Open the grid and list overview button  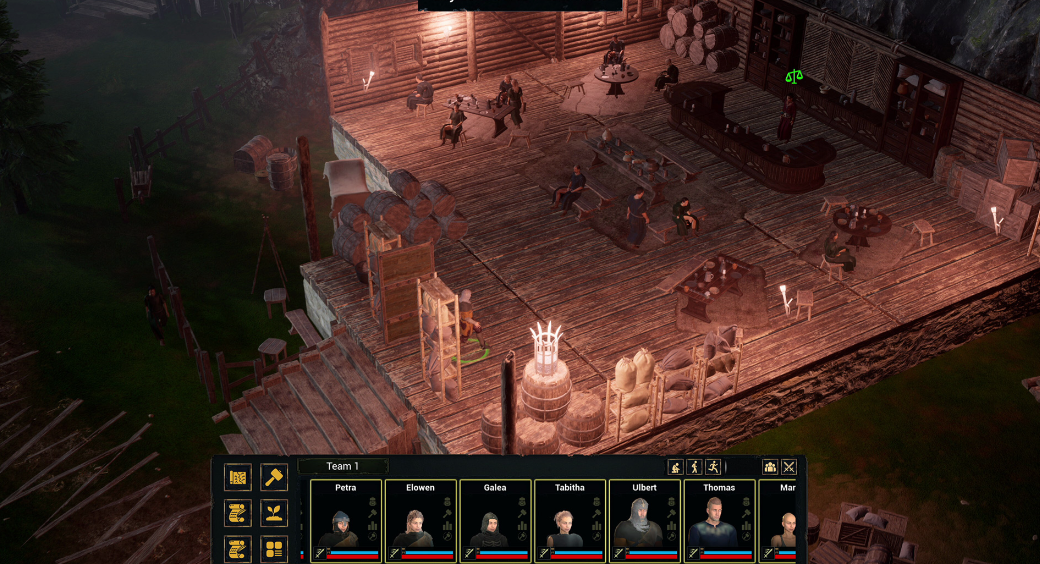pyautogui.click(x=274, y=549)
